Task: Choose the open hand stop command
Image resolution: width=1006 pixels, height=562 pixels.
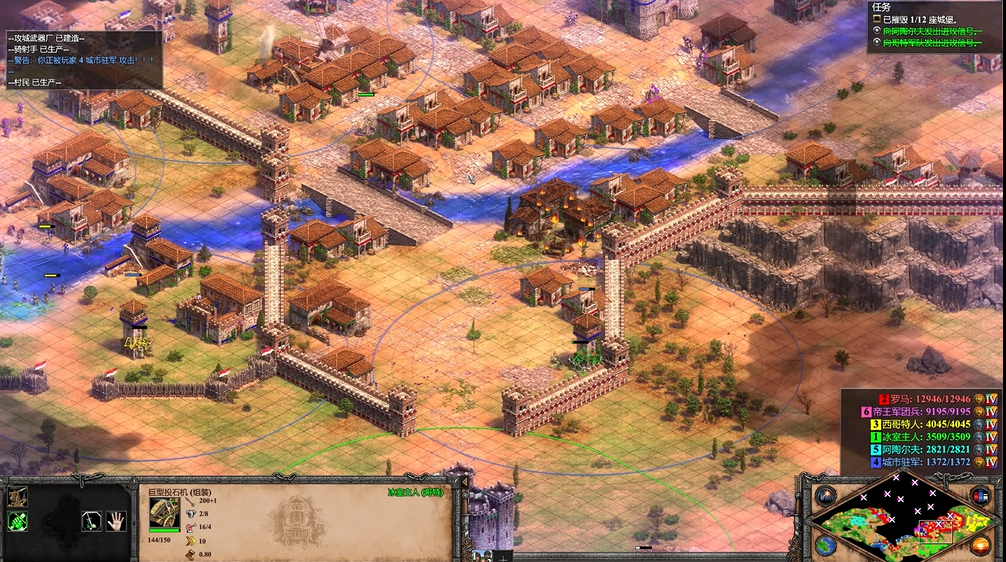Action: pos(116,520)
